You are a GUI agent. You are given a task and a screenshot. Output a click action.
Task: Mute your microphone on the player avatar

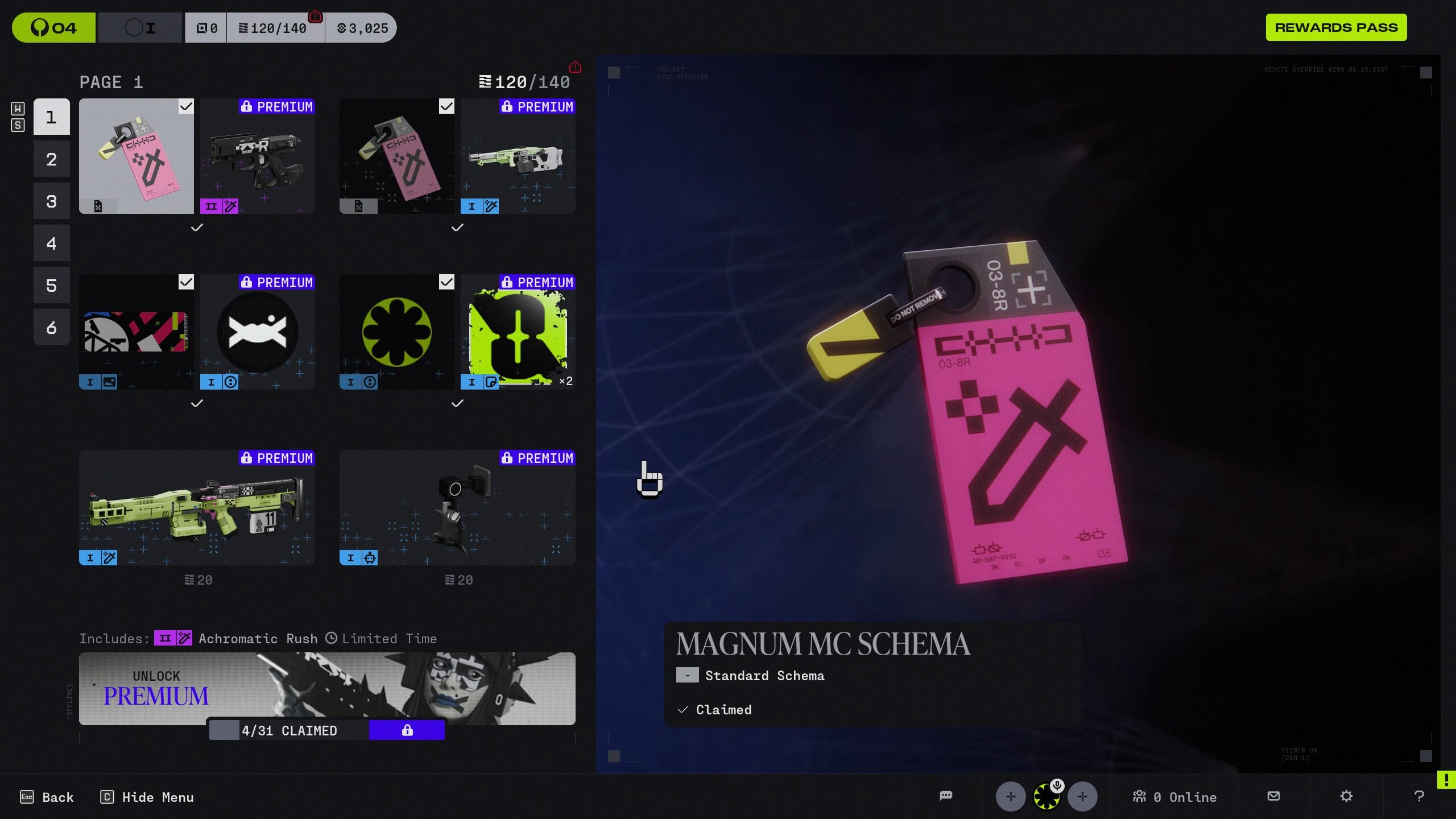1057,786
